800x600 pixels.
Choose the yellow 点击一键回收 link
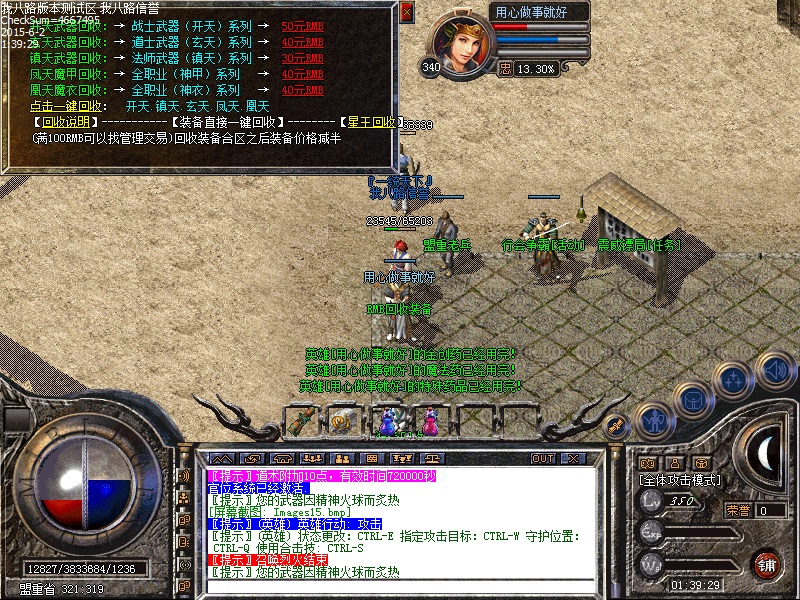66,105
